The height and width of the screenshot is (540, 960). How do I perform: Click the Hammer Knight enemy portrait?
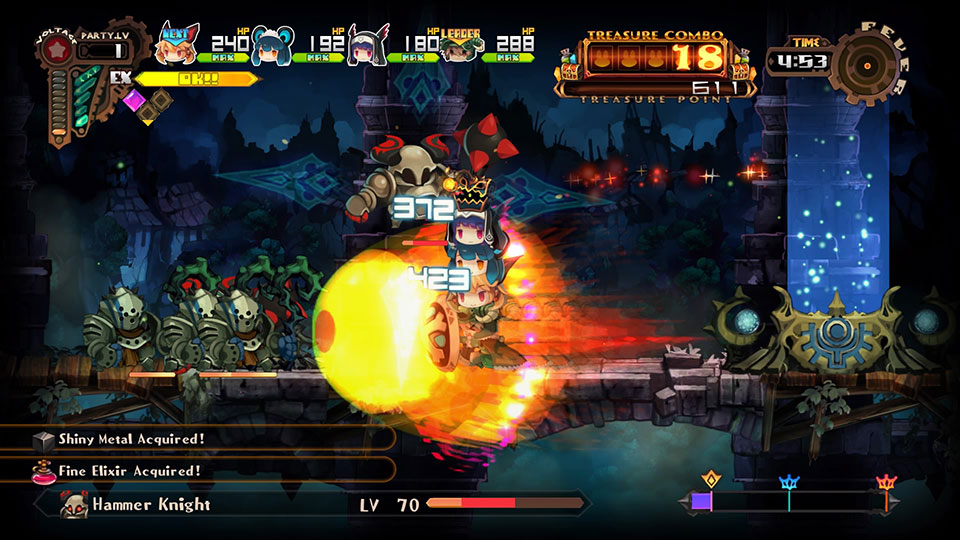coord(74,504)
